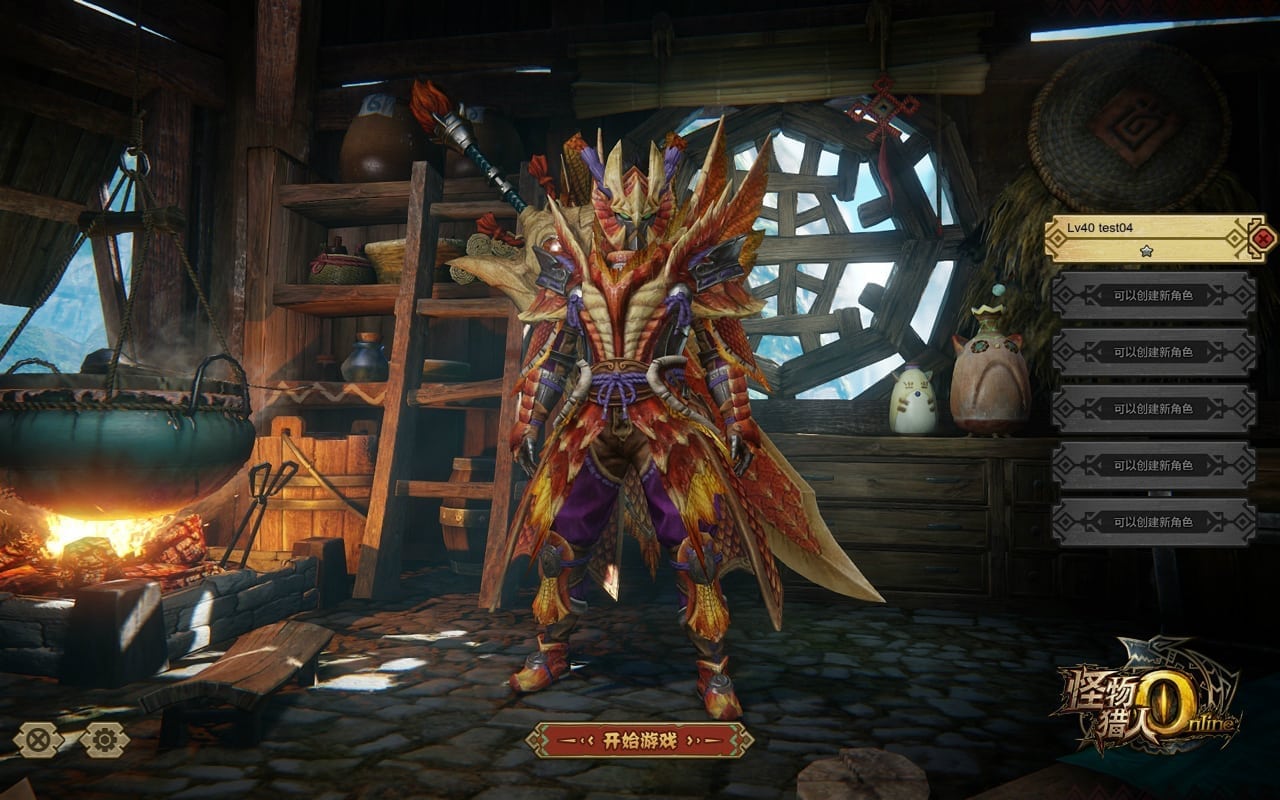Screen dimensions: 1280x800
Task: Open settings with the gear icon
Action: (105, 740)
